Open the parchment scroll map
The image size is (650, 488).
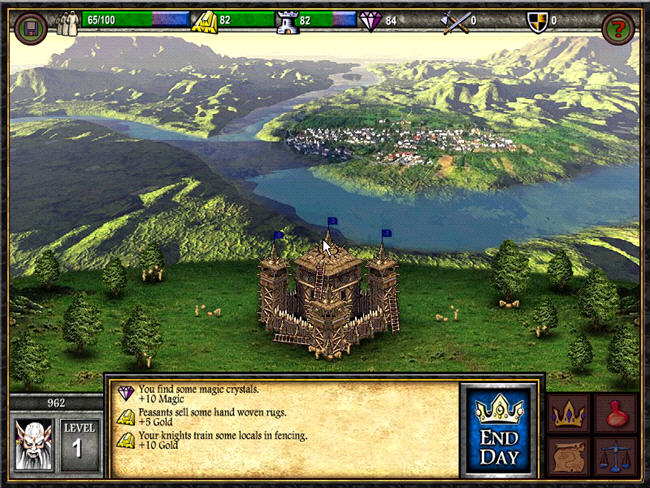[567, 456]
